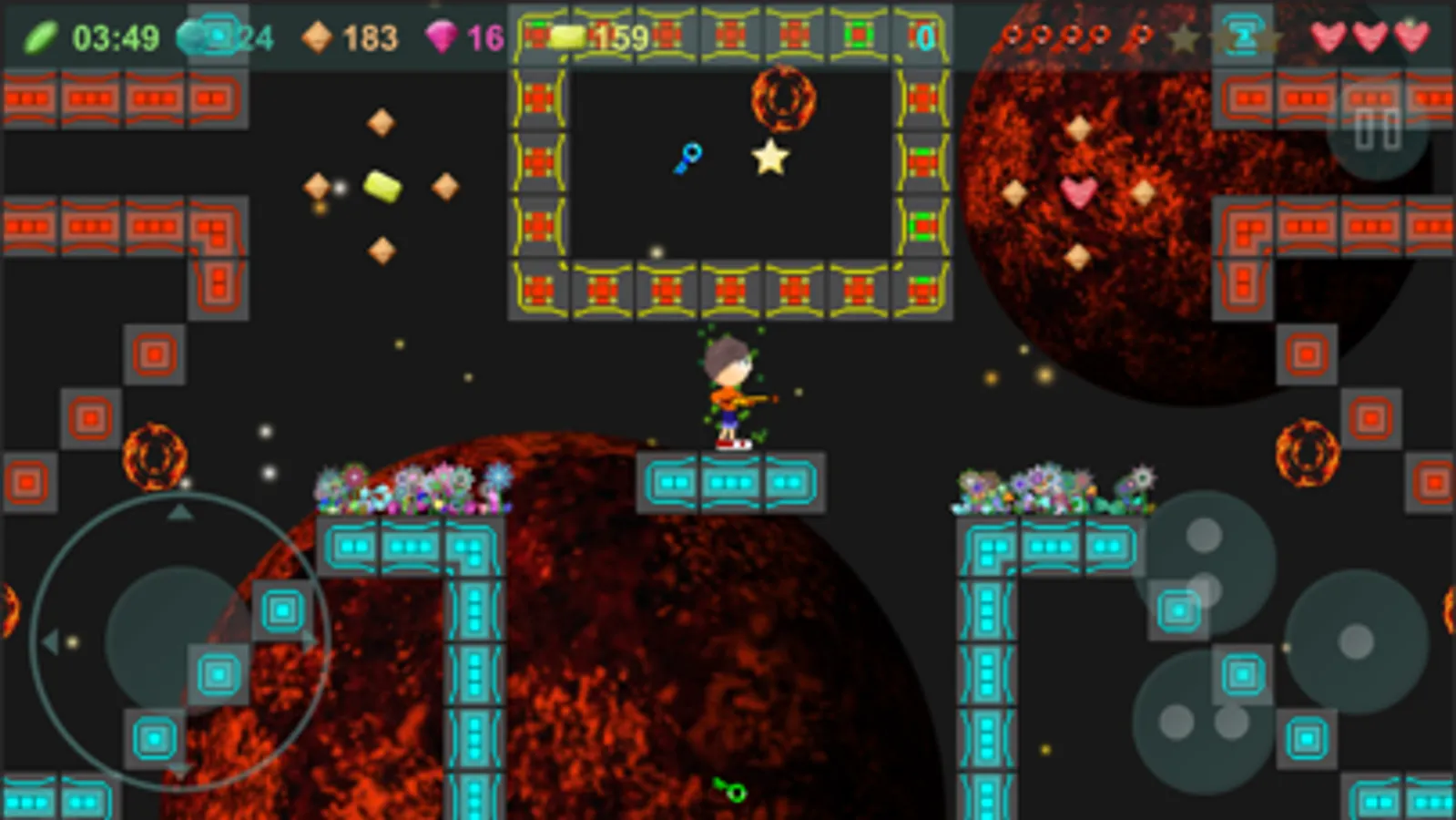Image resolution: width=1456 pixels, height=820 pixels.
Task: Click the yellow capsule counter icon
Action: tap(569, 36)
